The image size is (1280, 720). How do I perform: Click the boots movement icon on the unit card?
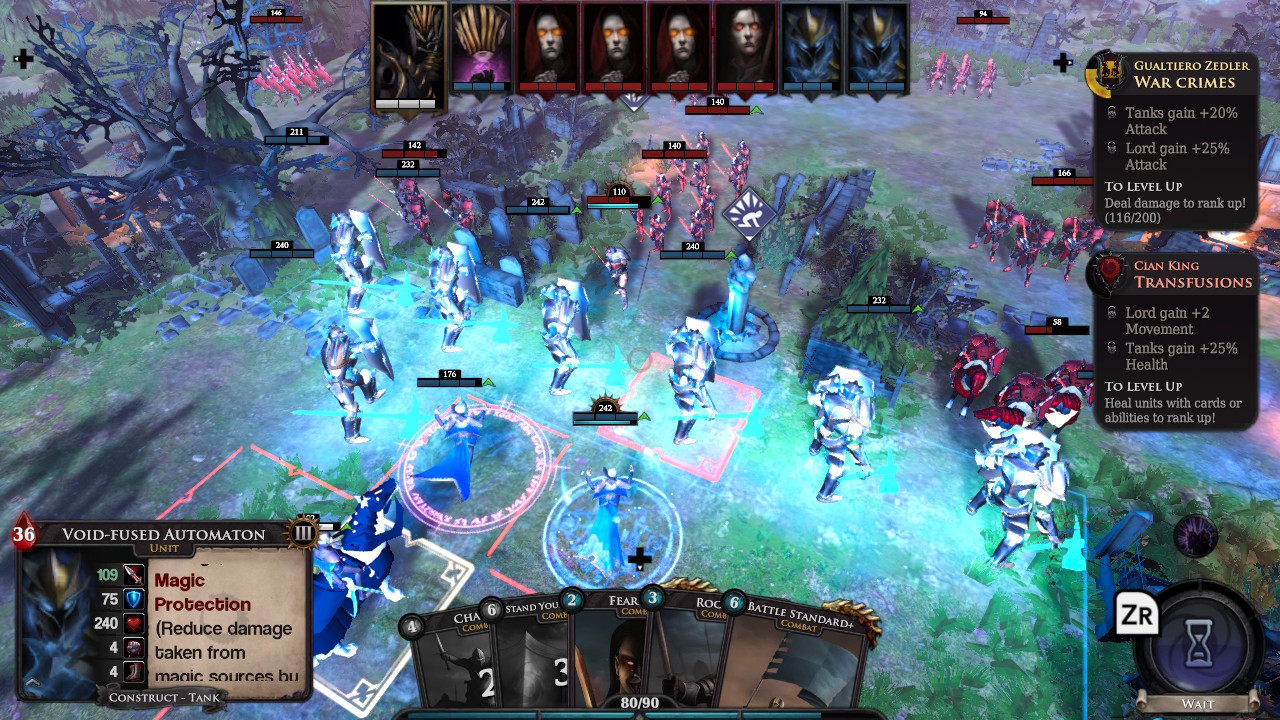coord(133,672)
